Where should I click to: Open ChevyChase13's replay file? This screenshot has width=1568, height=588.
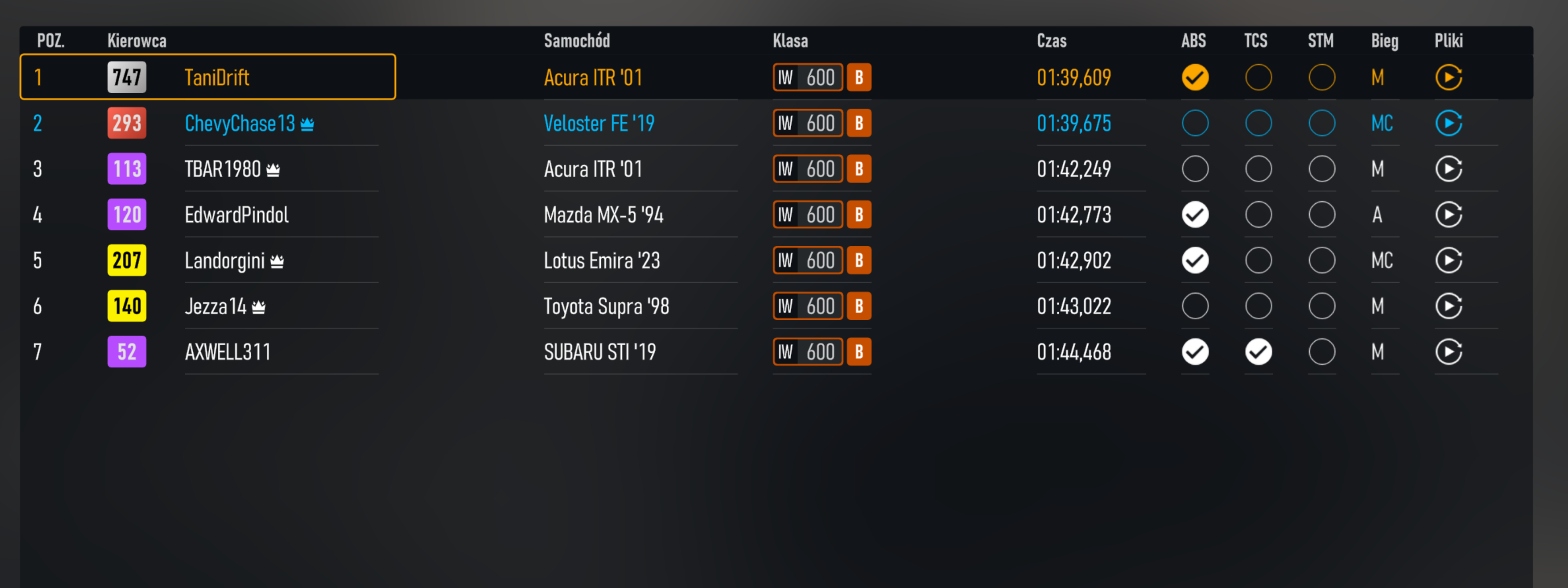pyautogui.click(x=1449, y=123)
